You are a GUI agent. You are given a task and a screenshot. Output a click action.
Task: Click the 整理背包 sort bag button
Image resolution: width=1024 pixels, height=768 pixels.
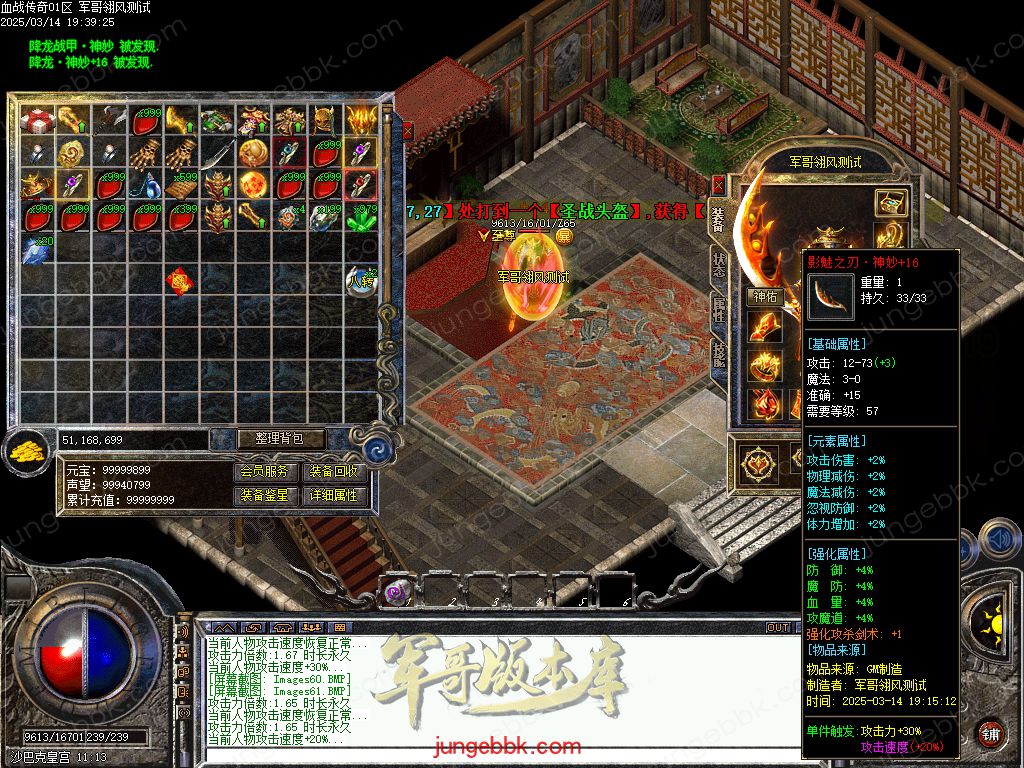coord(267,439)
